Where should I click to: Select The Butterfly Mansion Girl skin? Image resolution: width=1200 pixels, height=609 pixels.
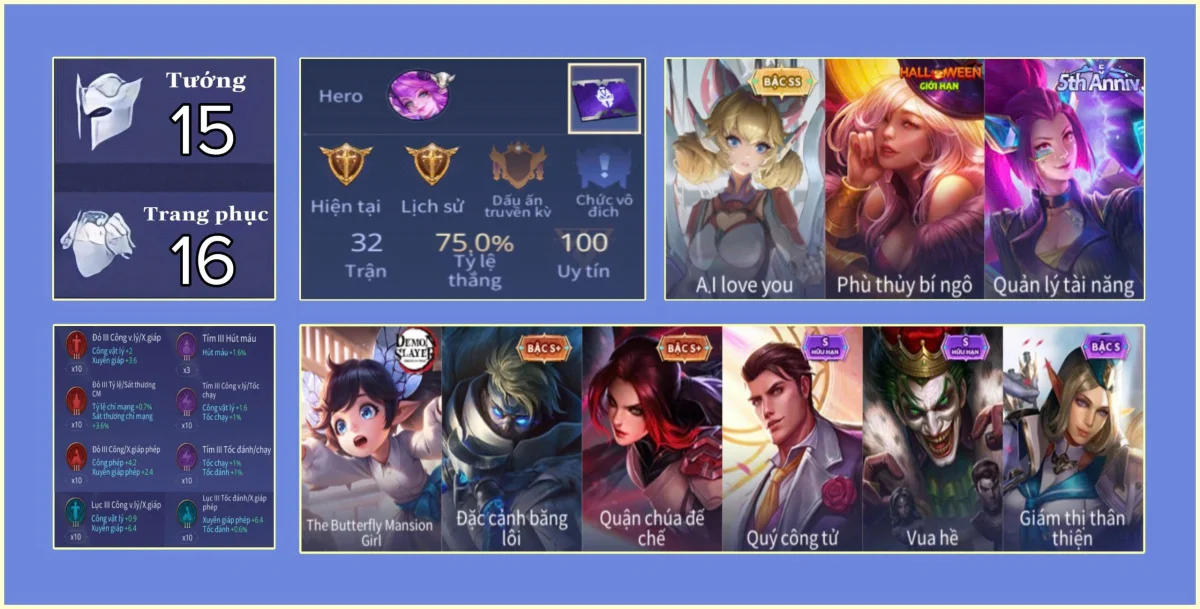[x=371, y=438]
